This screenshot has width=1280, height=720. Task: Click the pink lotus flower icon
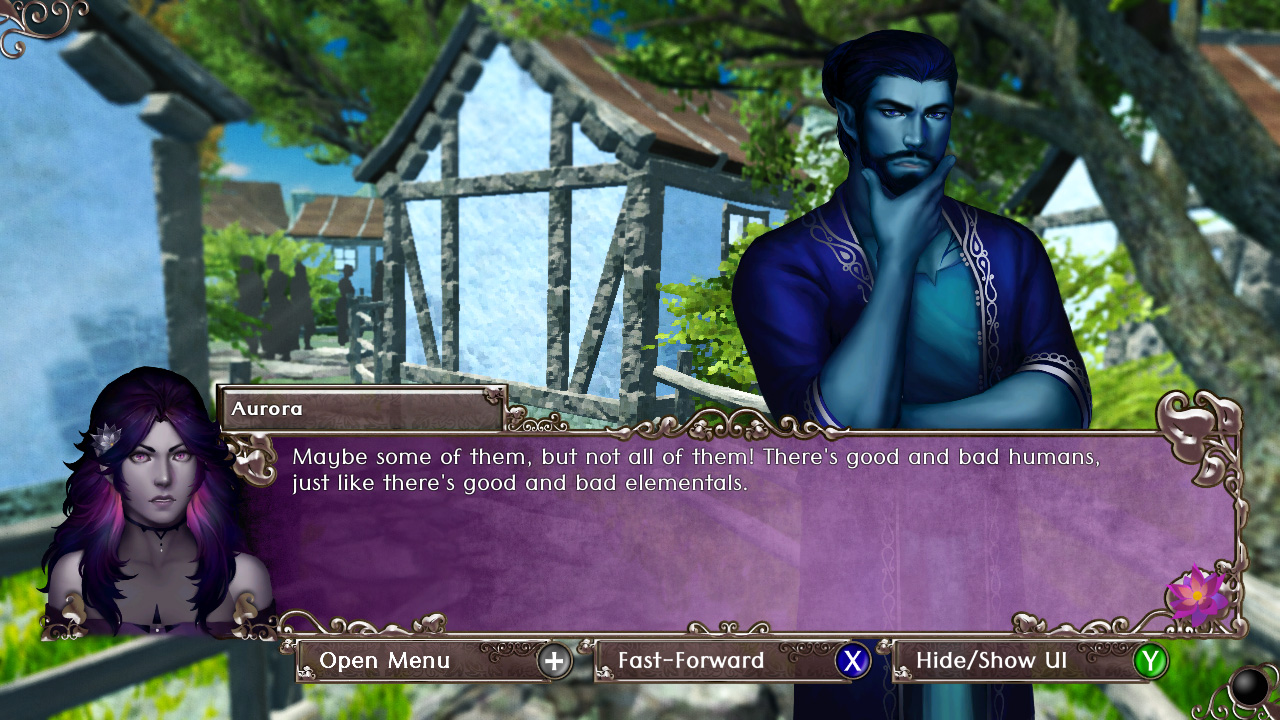click(1196, 594)
